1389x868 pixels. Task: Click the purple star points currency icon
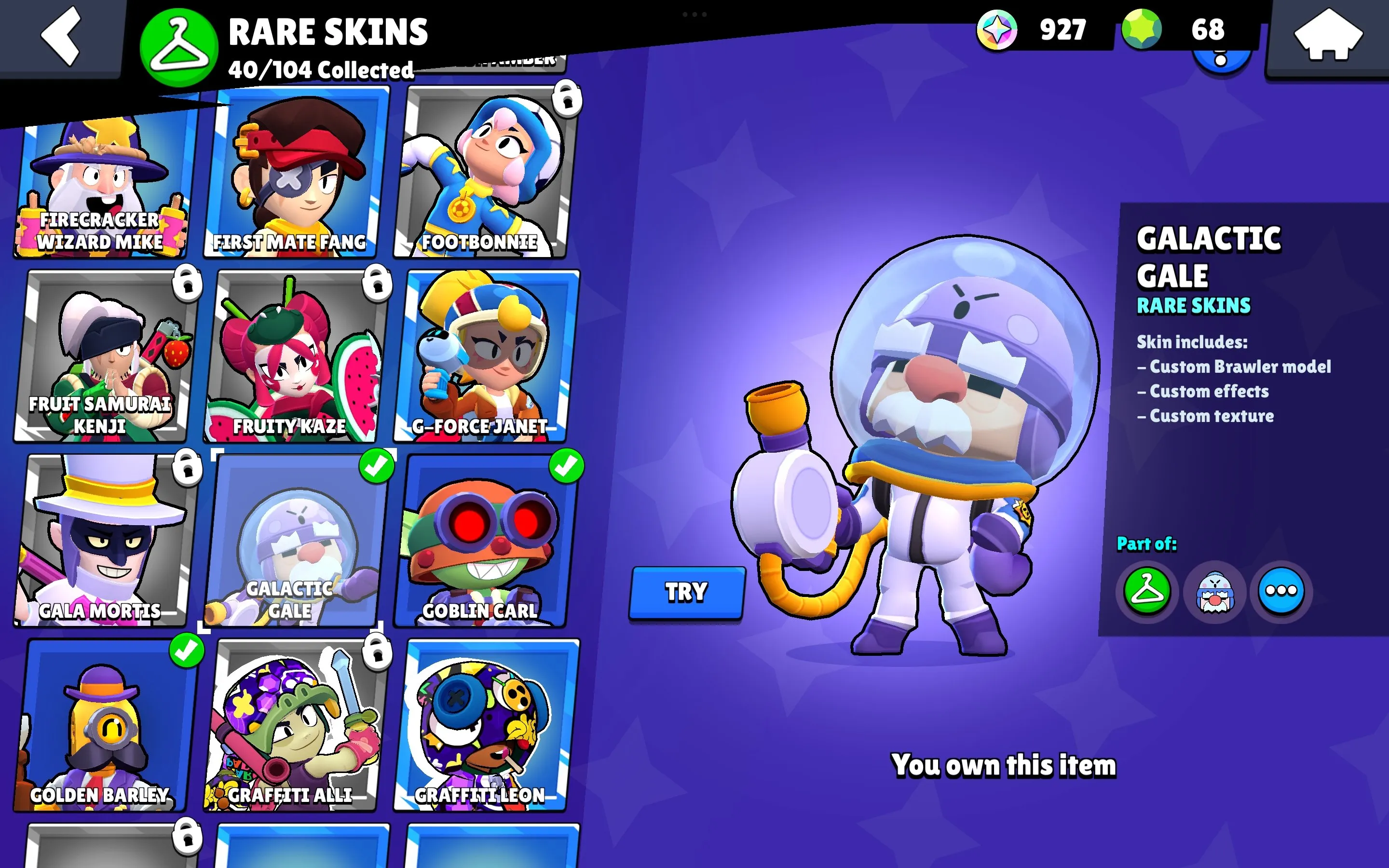tap(997, 31)
